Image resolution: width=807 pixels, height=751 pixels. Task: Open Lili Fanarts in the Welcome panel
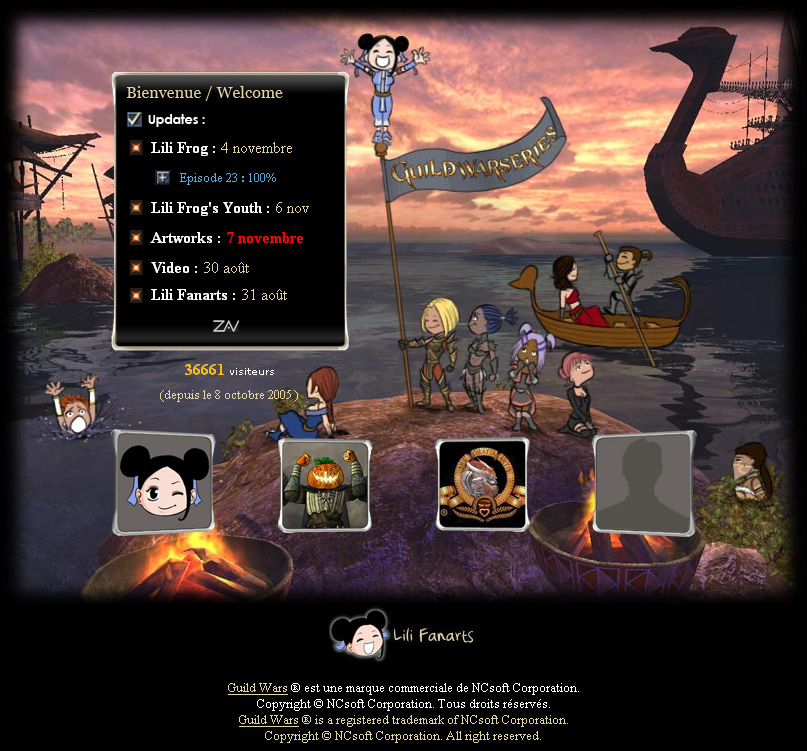[193, 295]
